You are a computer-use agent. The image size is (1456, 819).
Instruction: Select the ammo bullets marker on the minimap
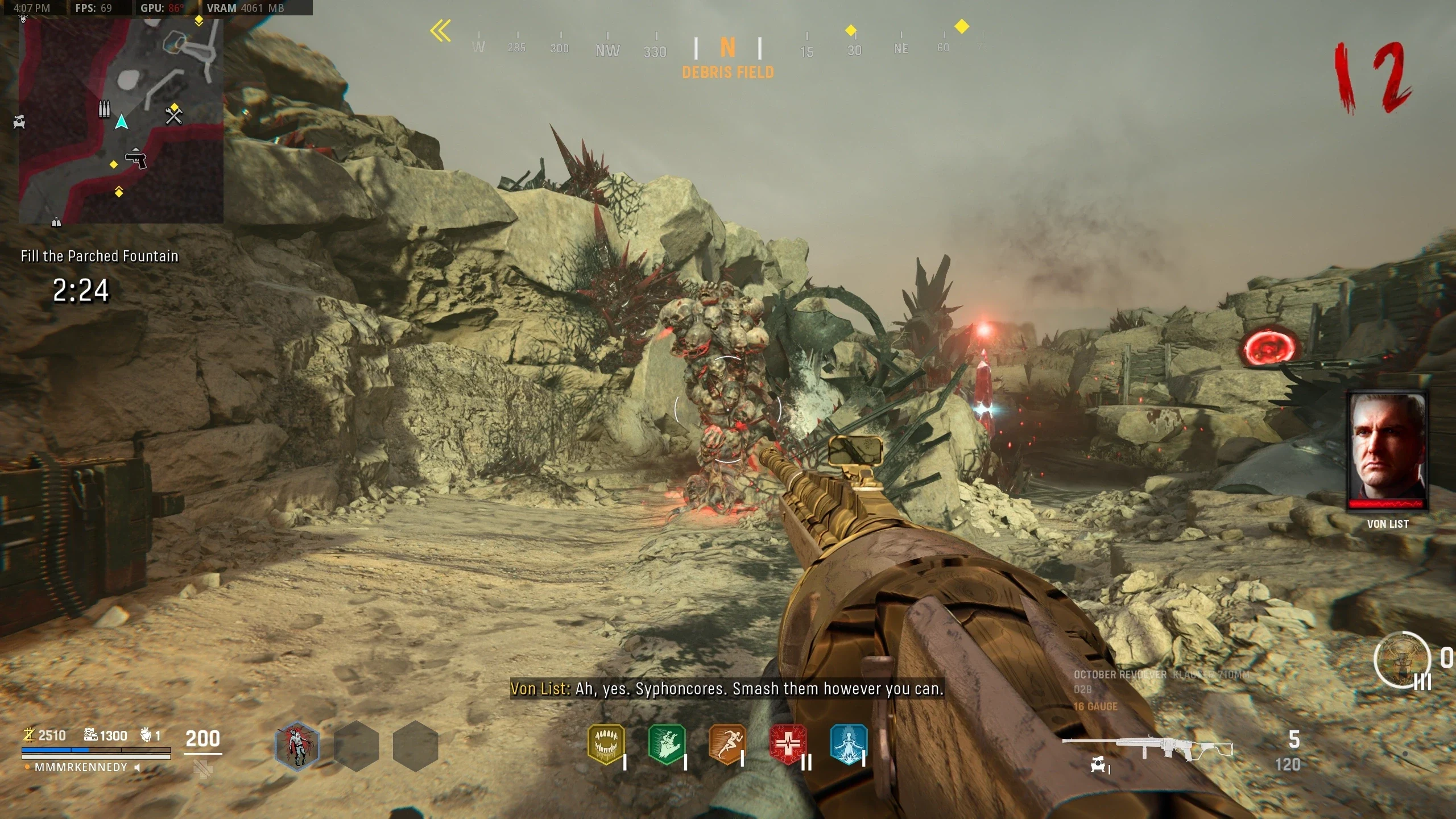click(x=104, y=108)
